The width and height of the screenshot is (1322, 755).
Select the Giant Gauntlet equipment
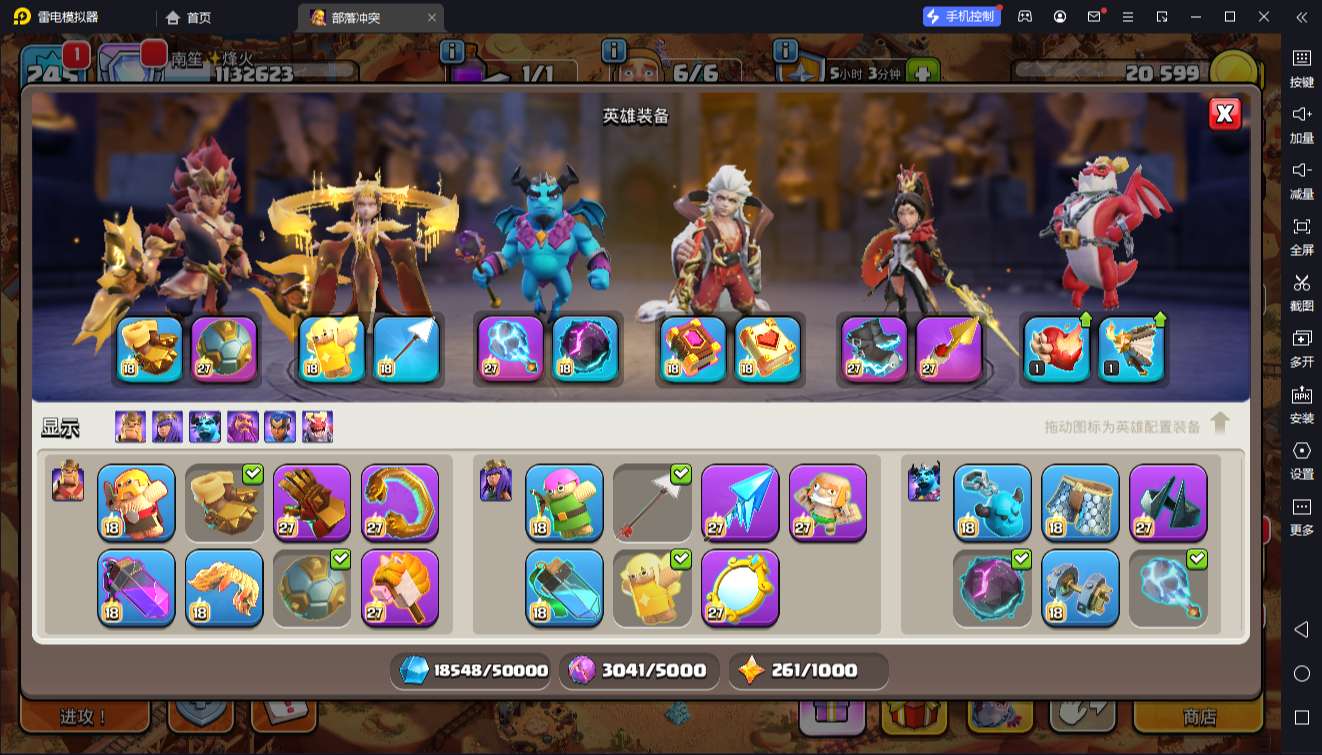point(312,502)
